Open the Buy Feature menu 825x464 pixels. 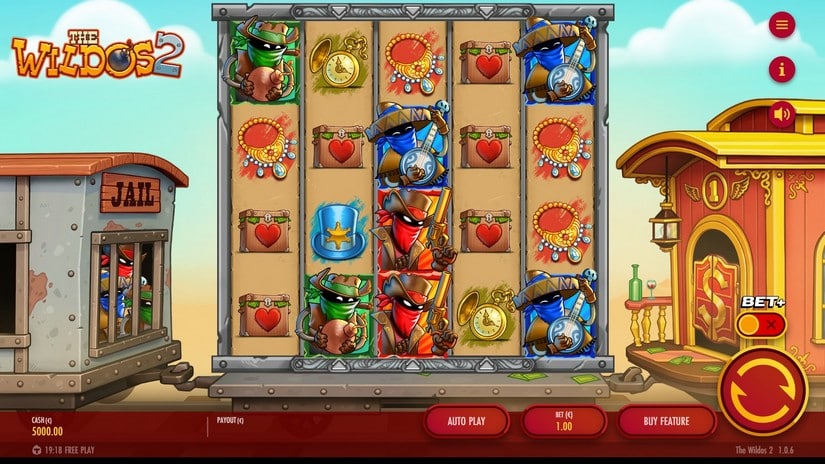tap(665, 421)
